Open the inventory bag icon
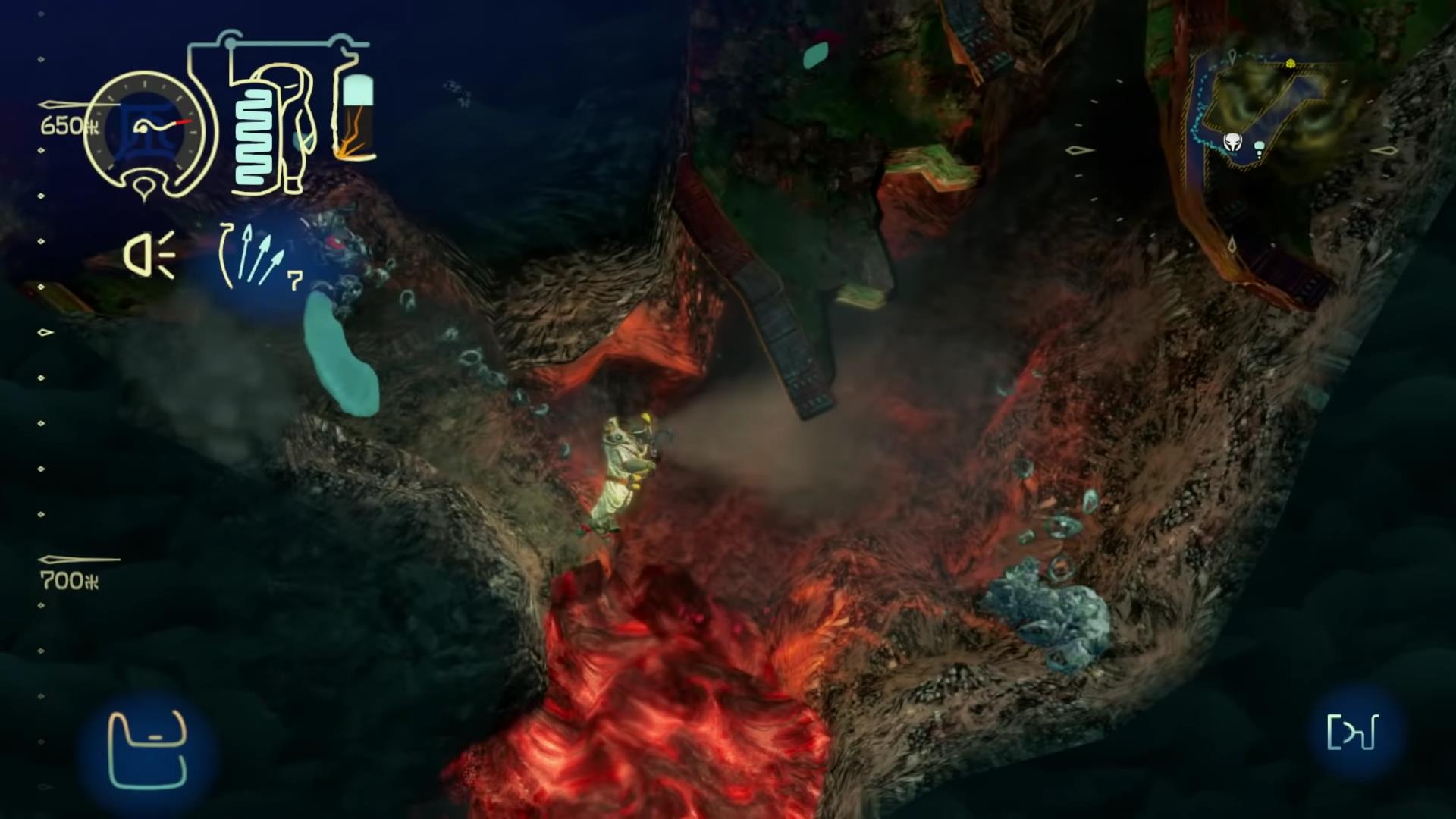 (x=148, y=750)
